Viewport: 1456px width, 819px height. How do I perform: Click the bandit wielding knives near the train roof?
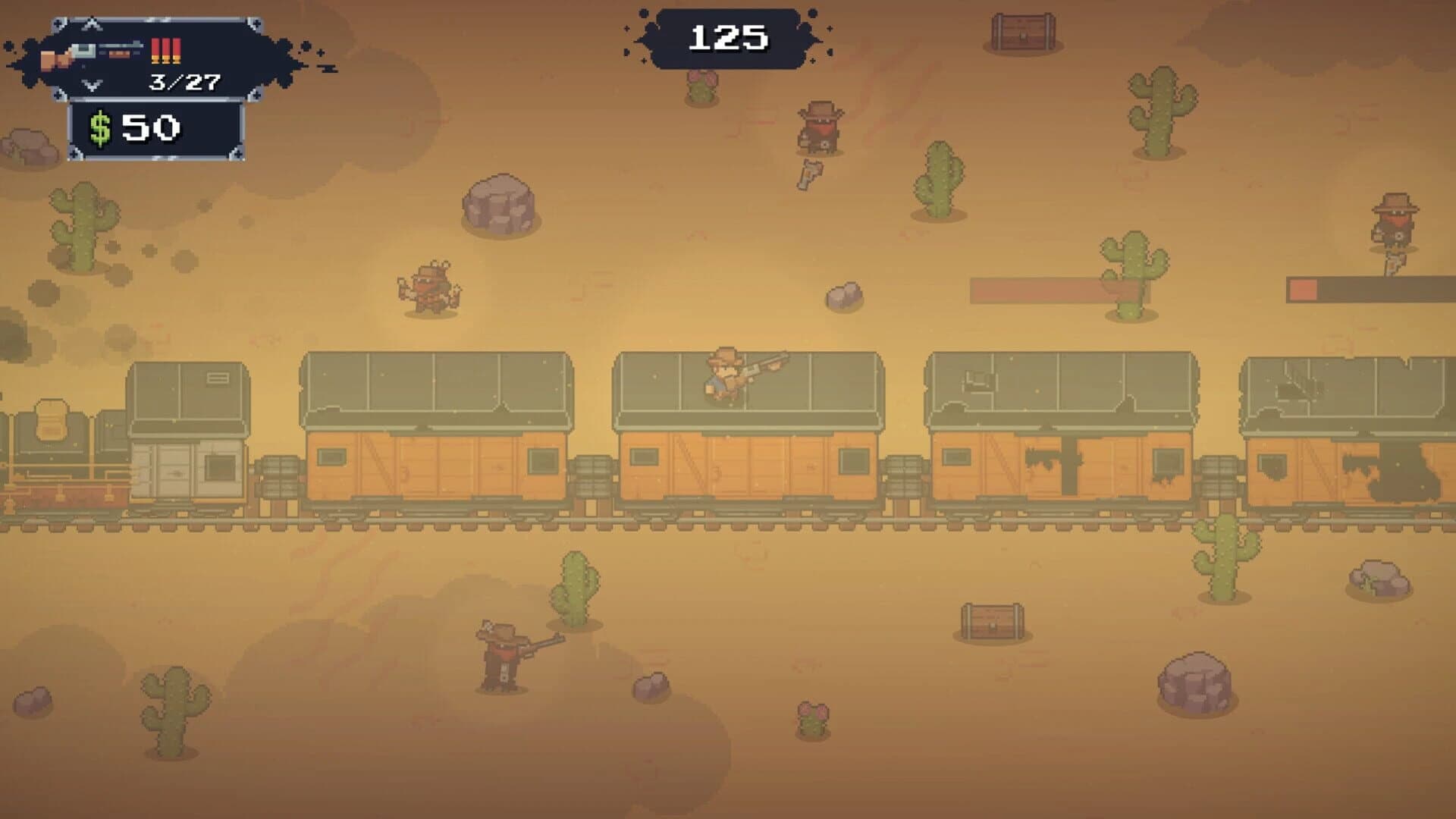pyautogui.click(x=428, y=292)
